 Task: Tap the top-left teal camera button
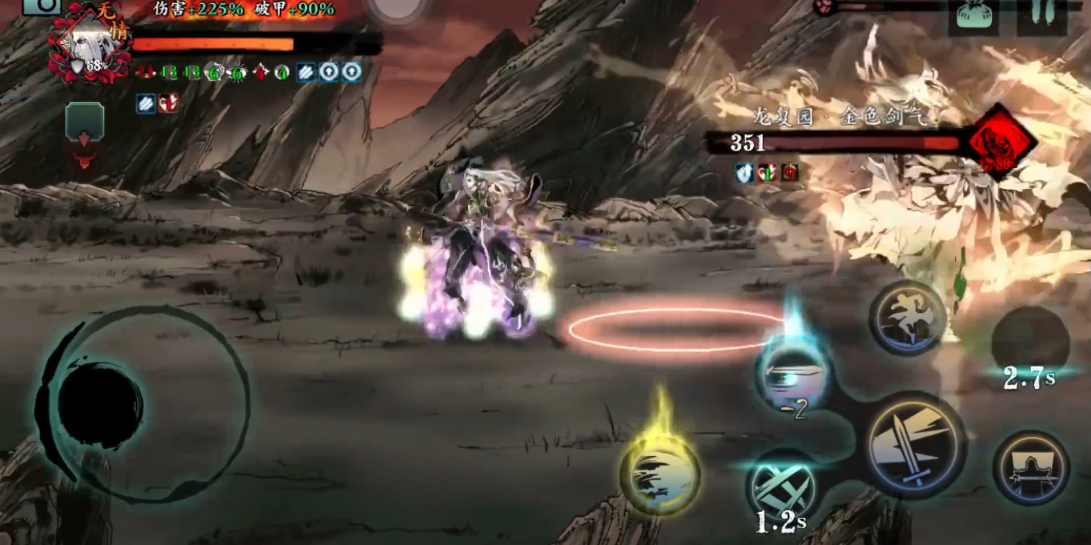pos(42,6)
